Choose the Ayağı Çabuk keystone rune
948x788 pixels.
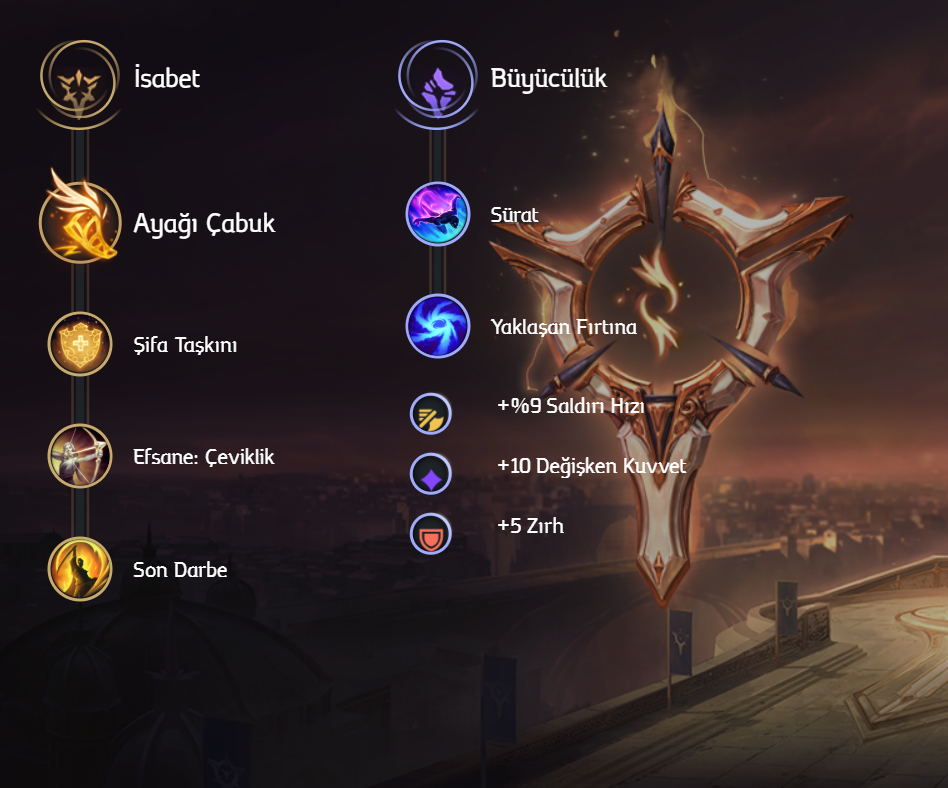tap(80, 223)
